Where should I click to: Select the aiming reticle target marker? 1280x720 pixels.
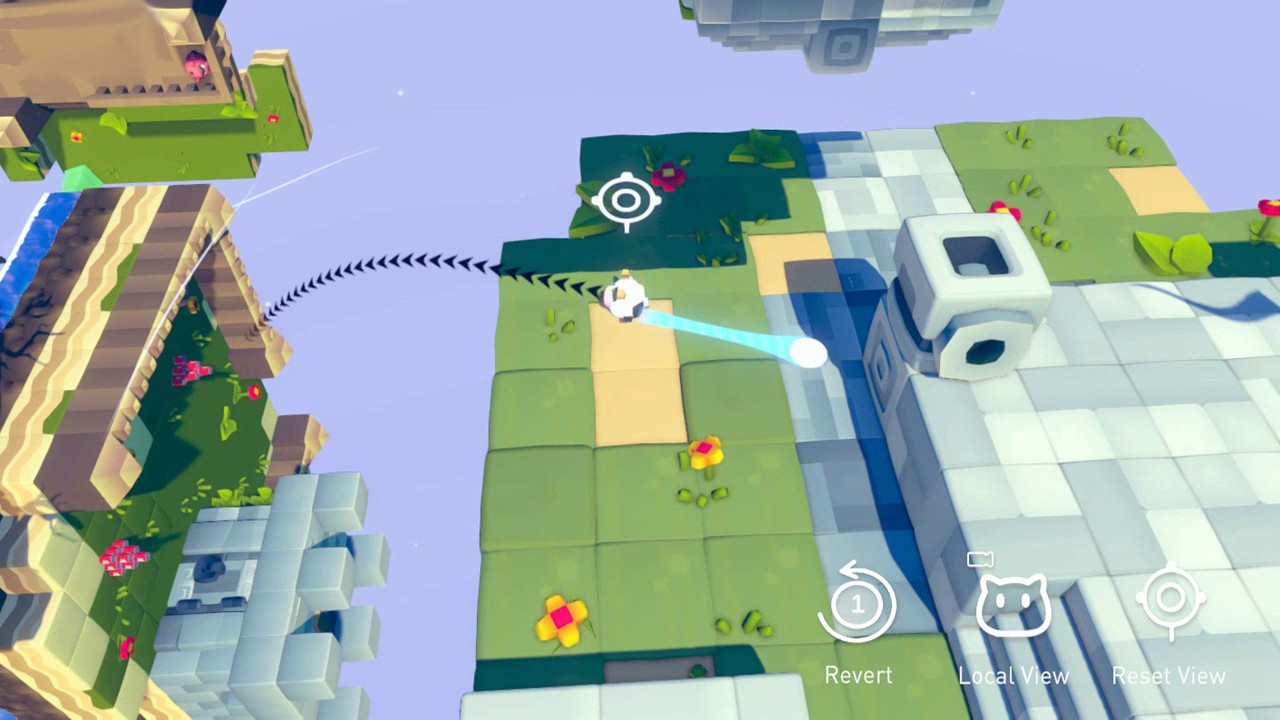tap(626, 200)
